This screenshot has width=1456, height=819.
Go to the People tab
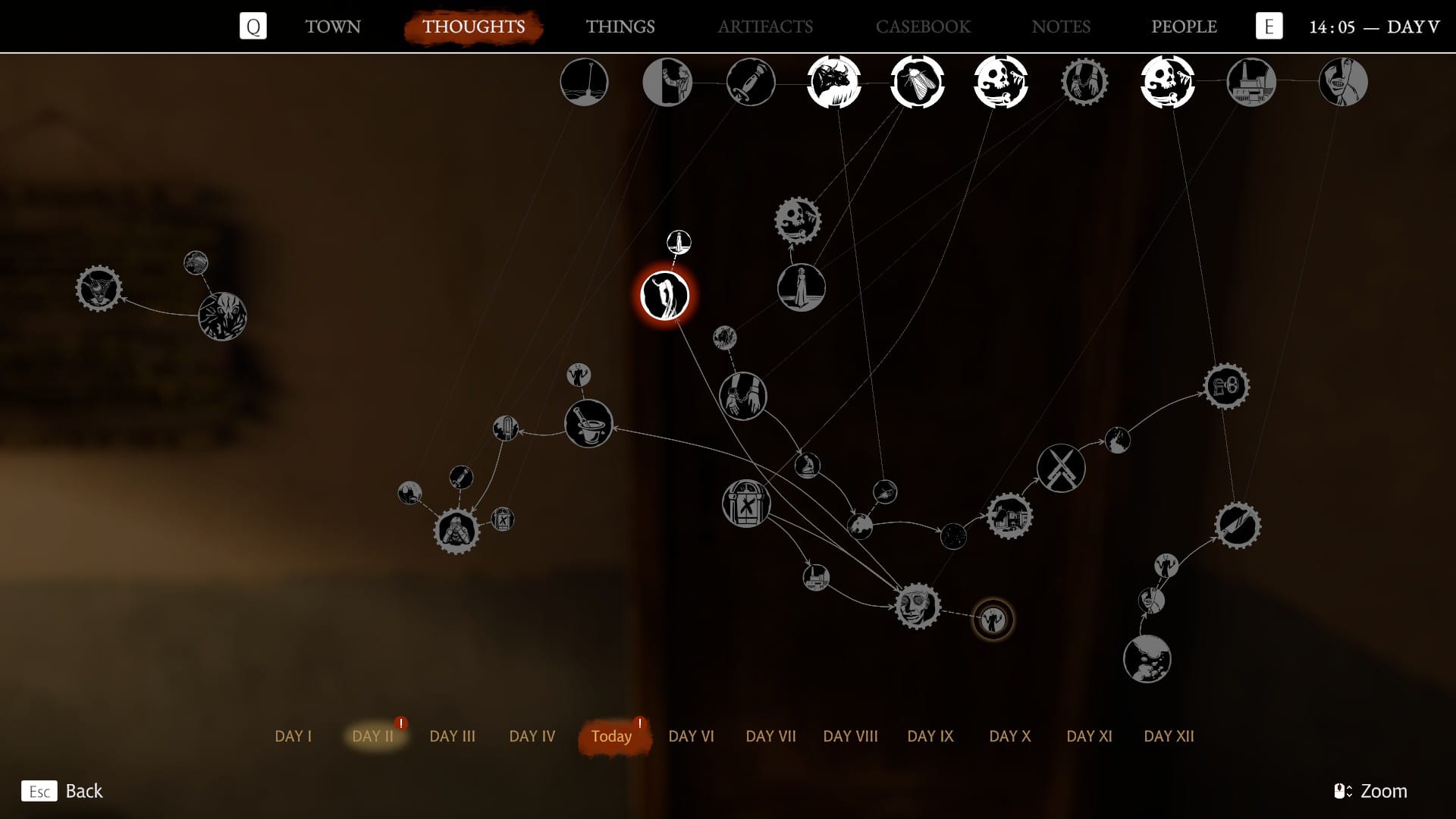click(1183, 27)
